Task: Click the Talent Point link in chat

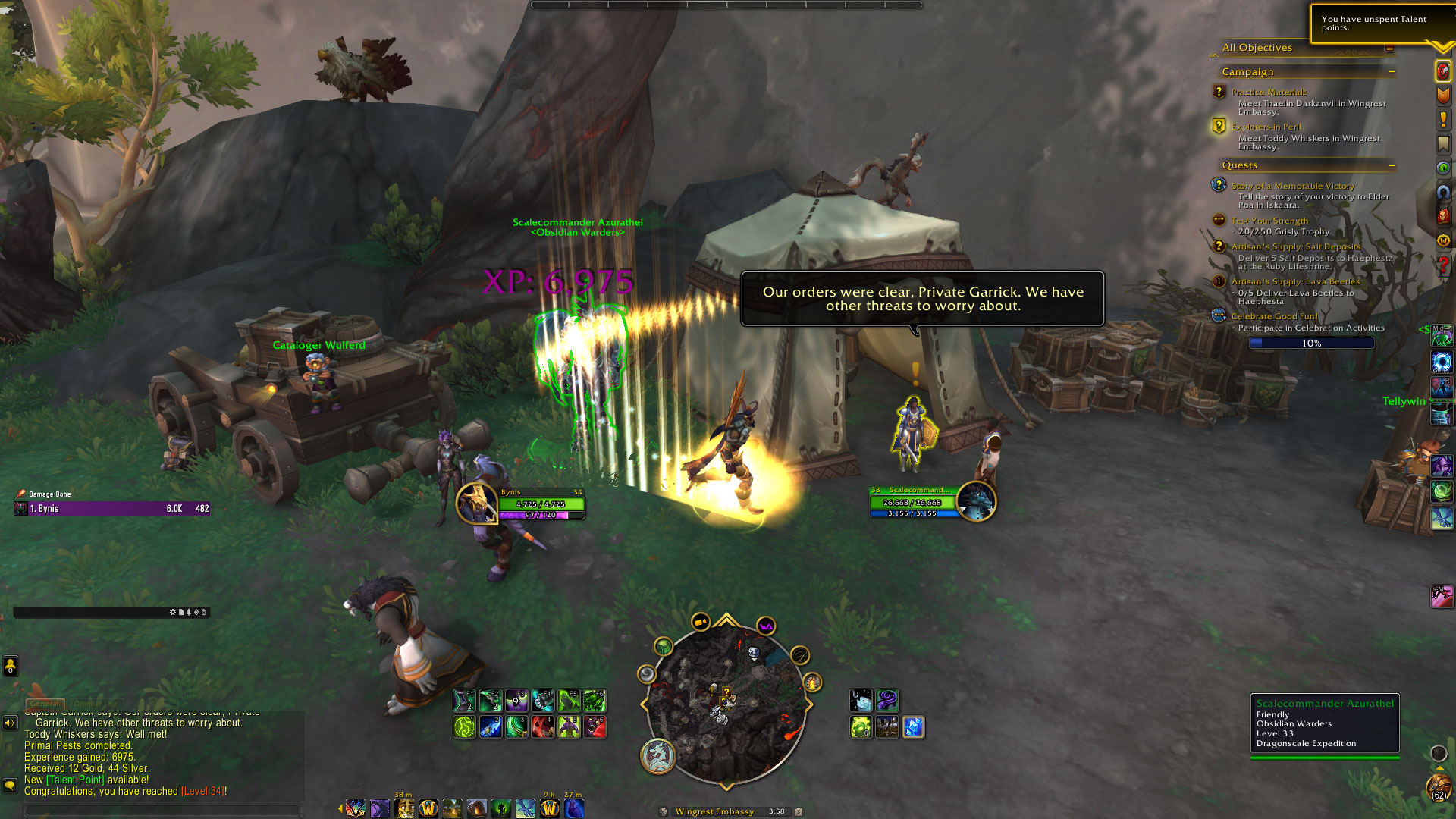Action: (75, 780)
